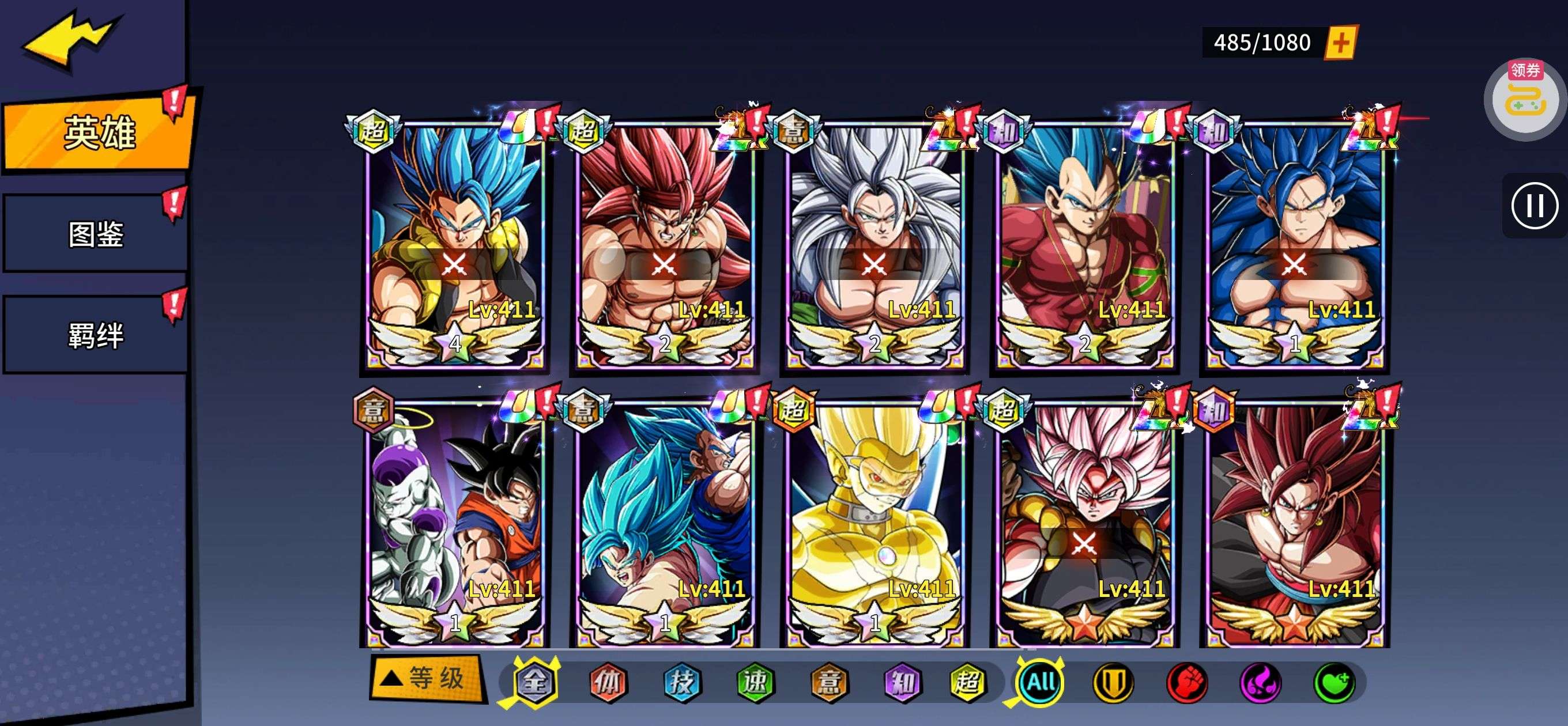Select the 英雄 tab
Screen dimensions: 1568x726
pos(97,132)
